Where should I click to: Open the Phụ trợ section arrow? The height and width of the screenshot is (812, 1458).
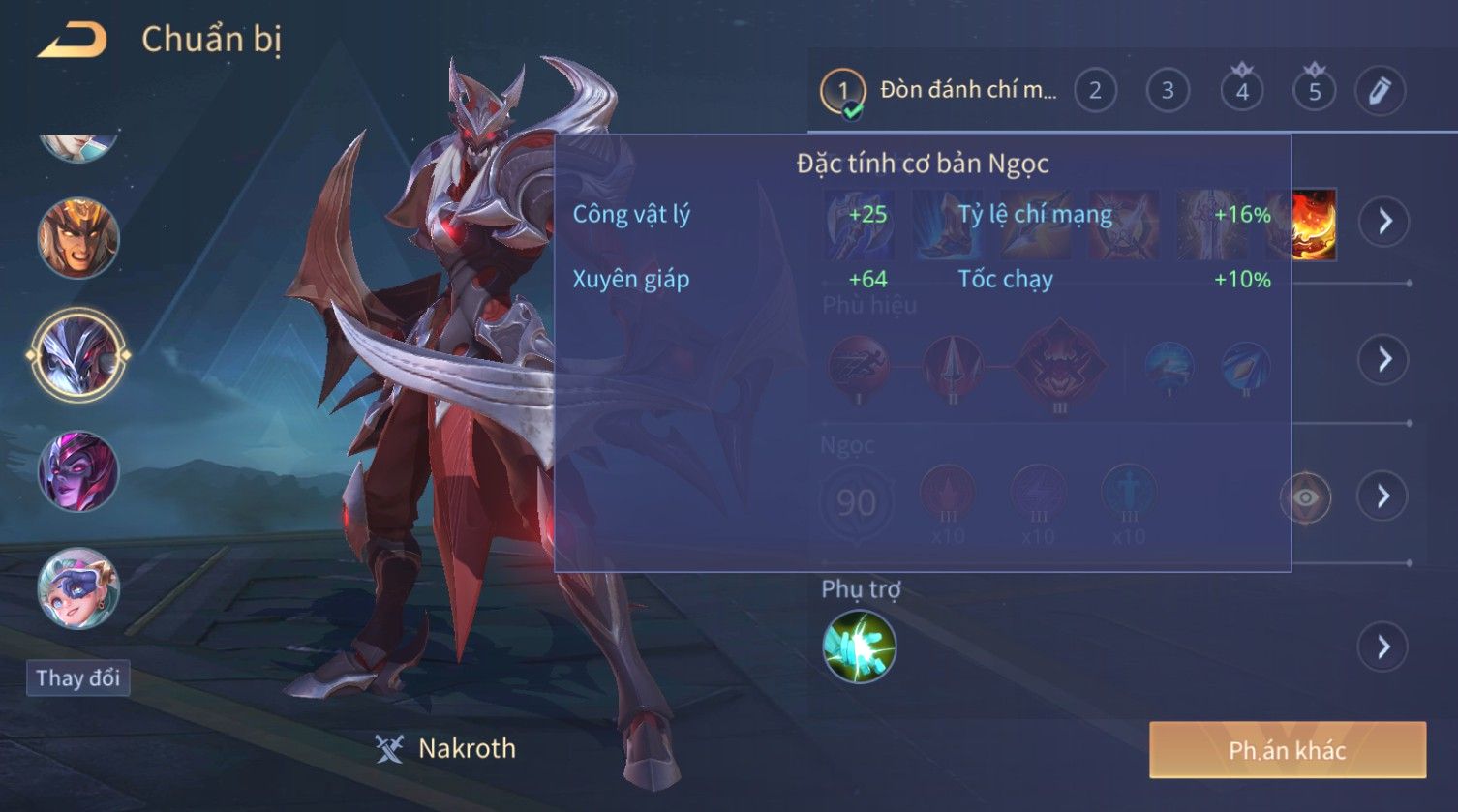(1384, 647)
